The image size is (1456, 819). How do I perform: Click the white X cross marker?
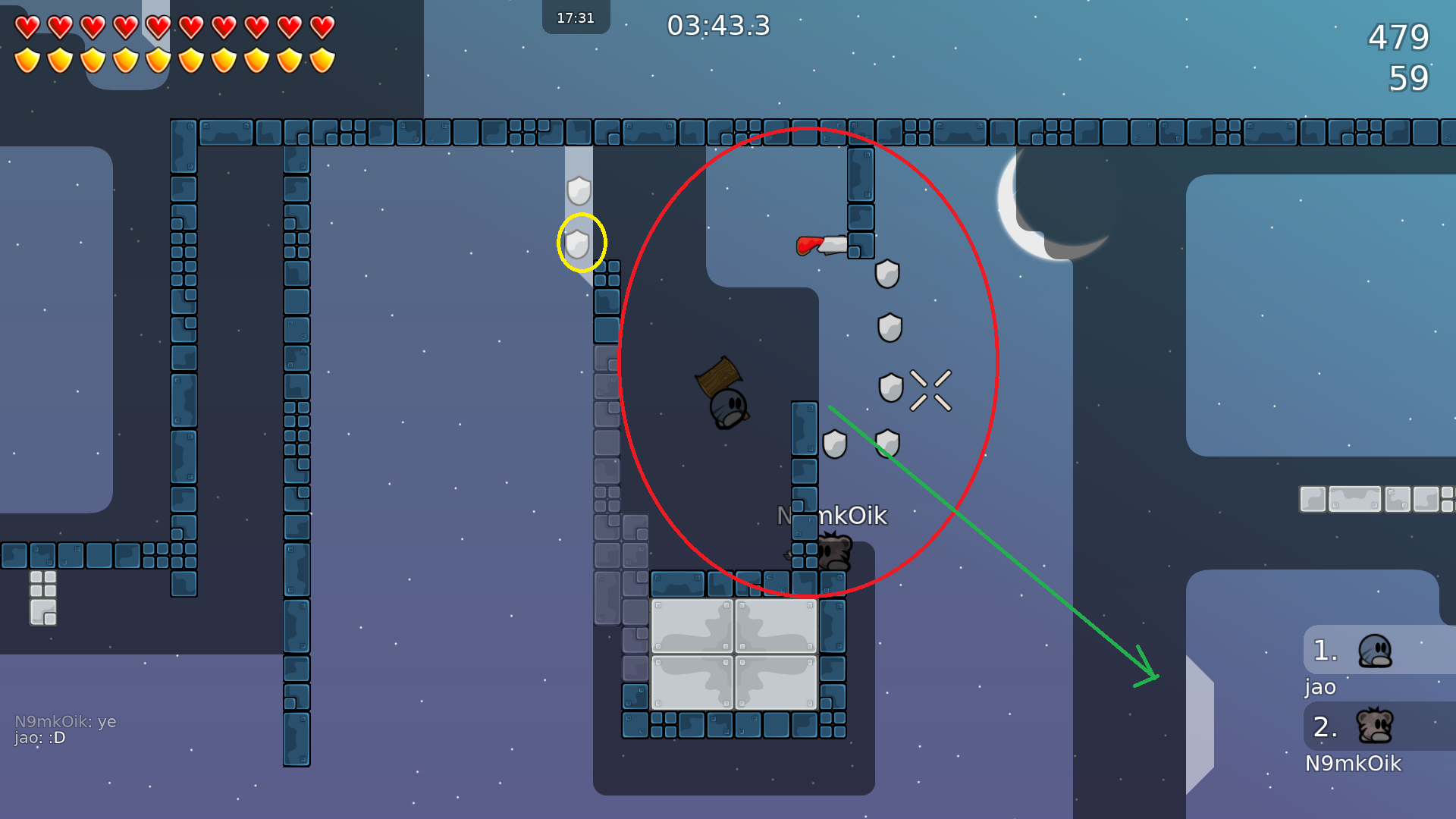pos(930,388)
